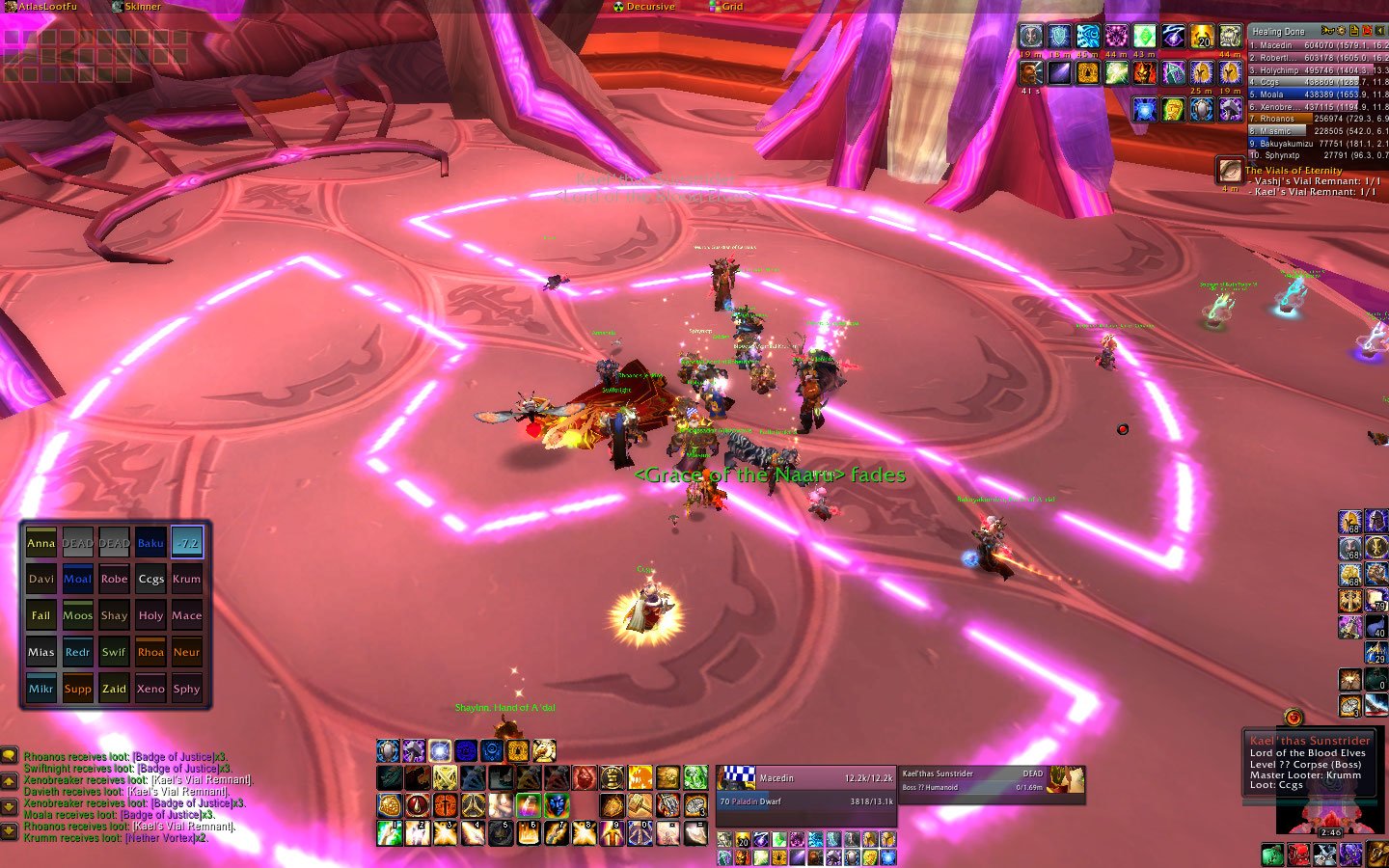Click Holy's cell in the raid grid
The width and height of the screenshot is (1389, 868).
[x=150, y=616]
